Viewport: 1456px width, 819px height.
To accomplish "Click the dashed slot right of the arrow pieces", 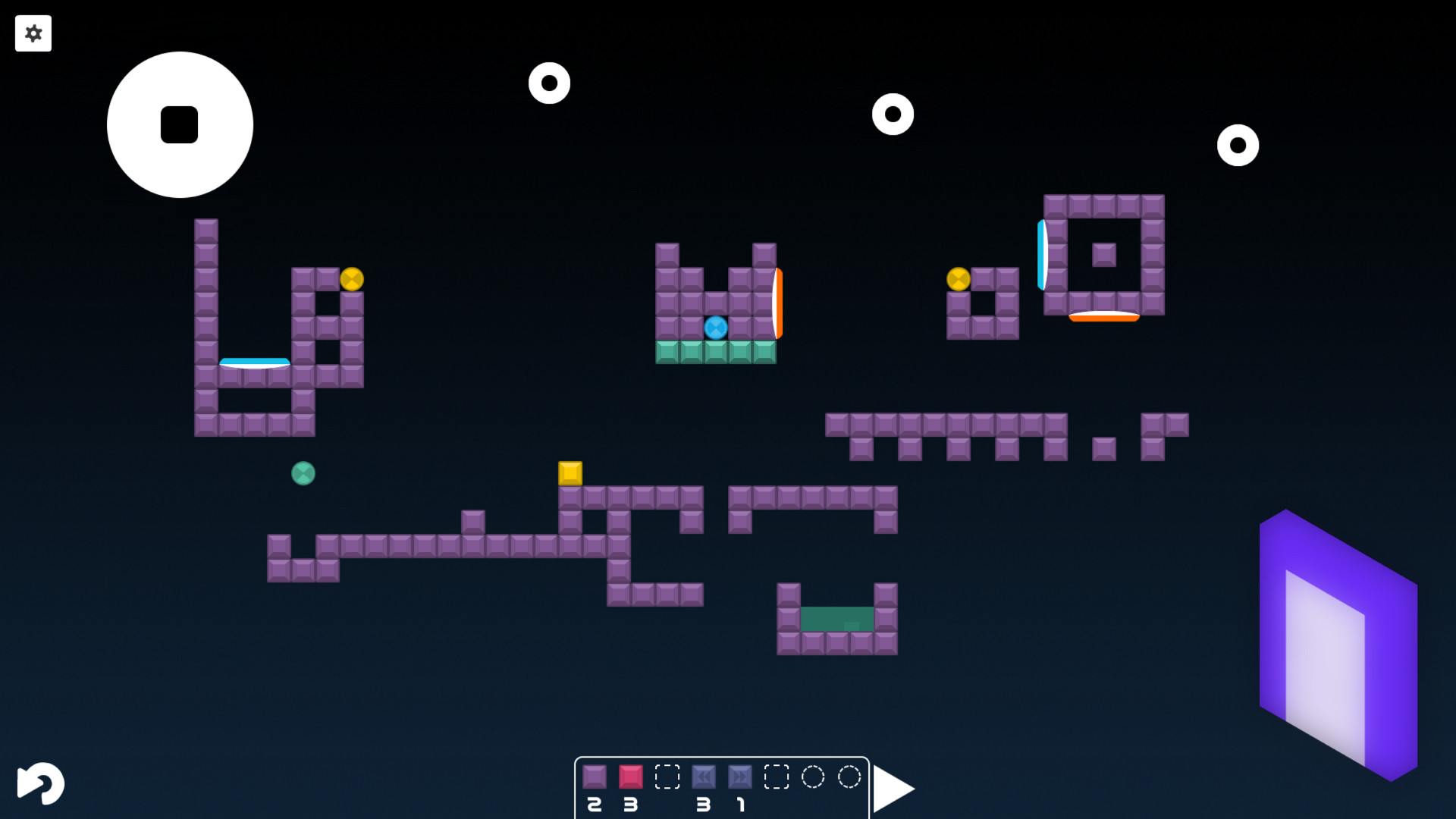I will click(778, 777).
